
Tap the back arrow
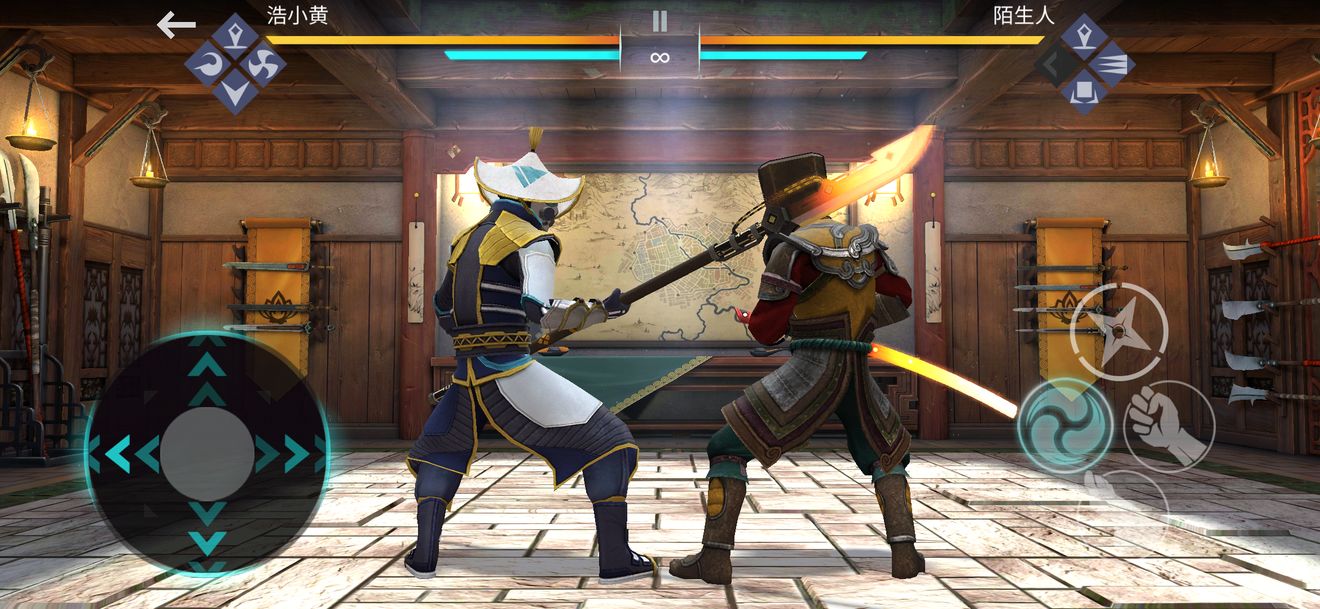176,26
